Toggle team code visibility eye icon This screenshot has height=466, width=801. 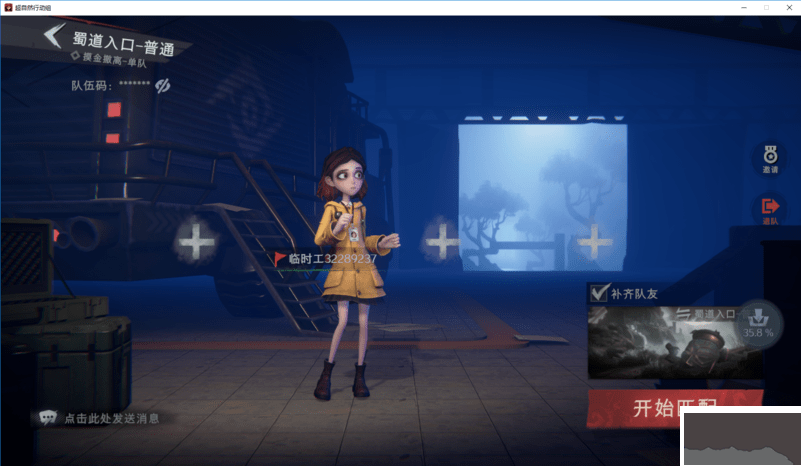pyautogui.click(x=163, y=86)
